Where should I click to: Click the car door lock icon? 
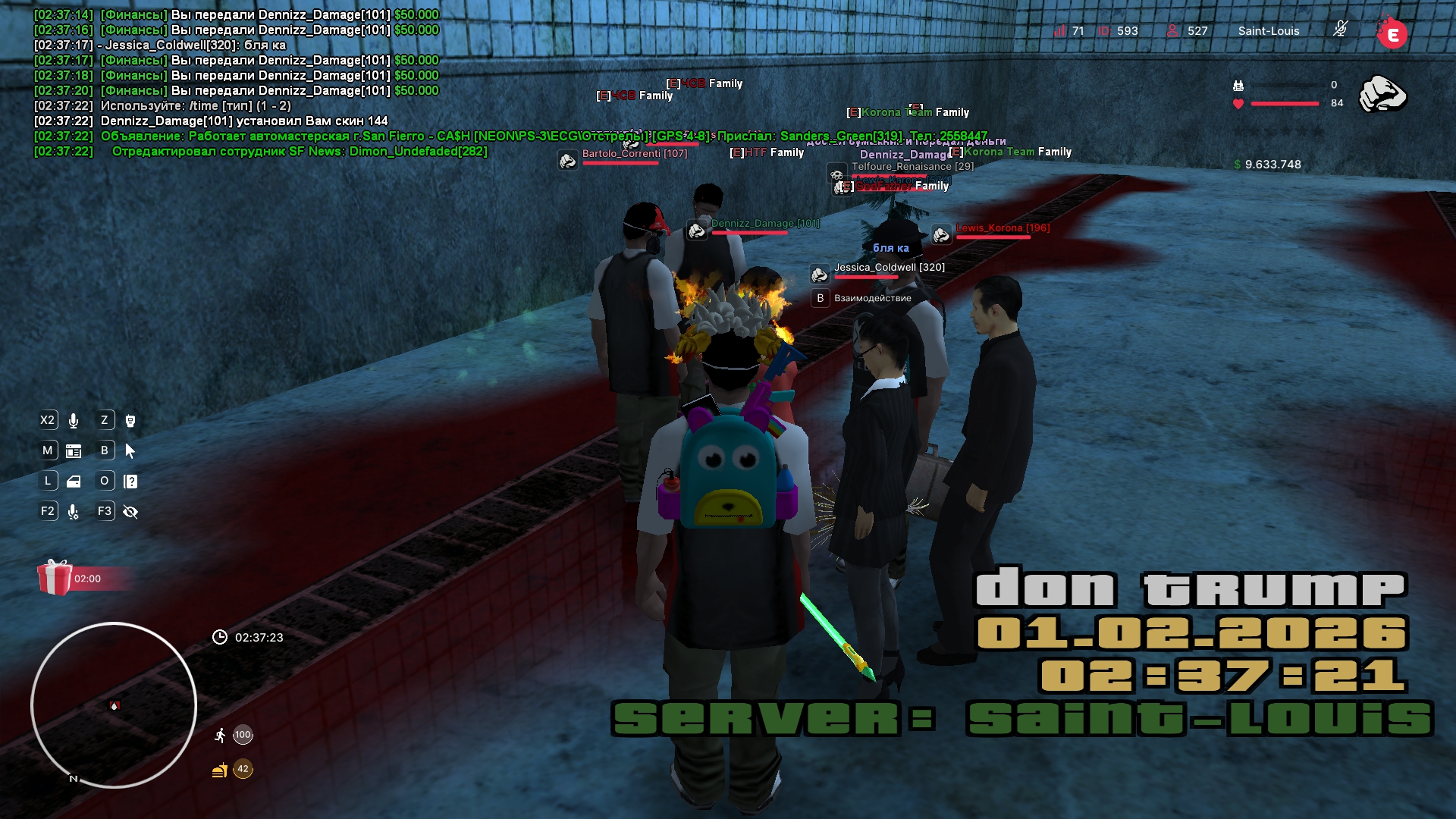[74, 482]
